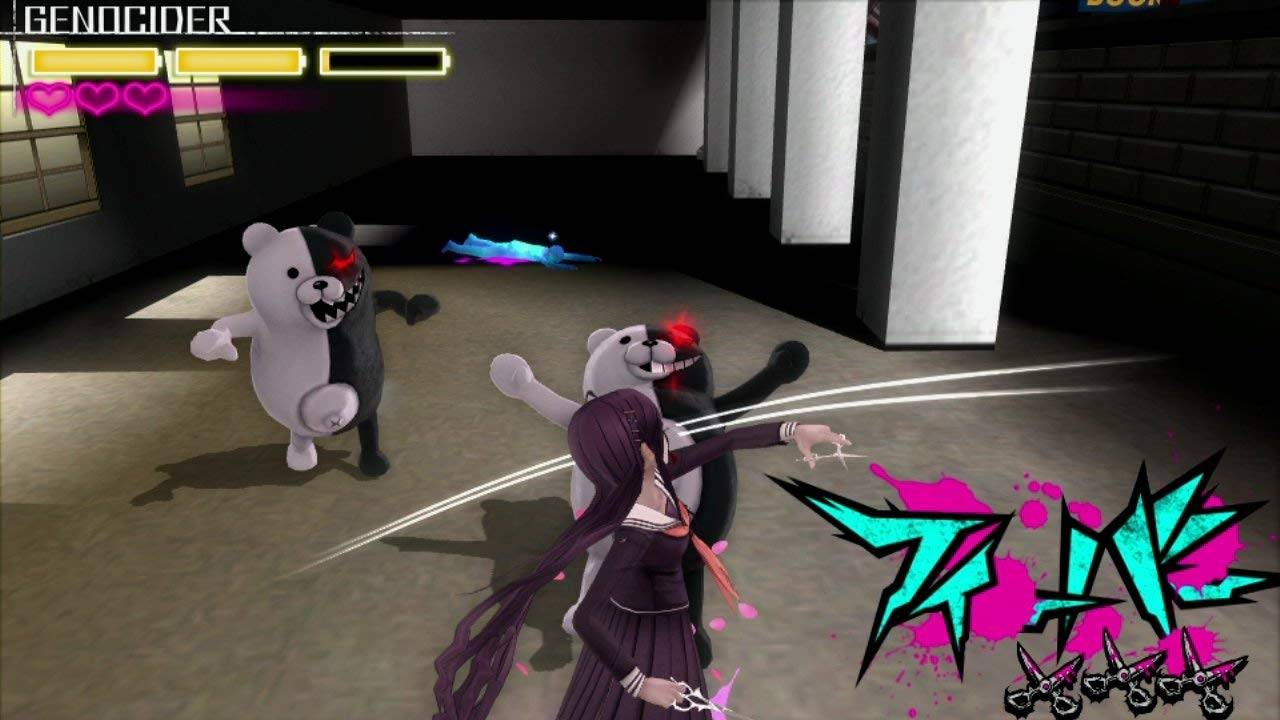The height and width of the screenshot is (720, 1280).
Task: Toggle the first pink heart in the HUD
Action: pyautogui.click(x=48, y=97)
